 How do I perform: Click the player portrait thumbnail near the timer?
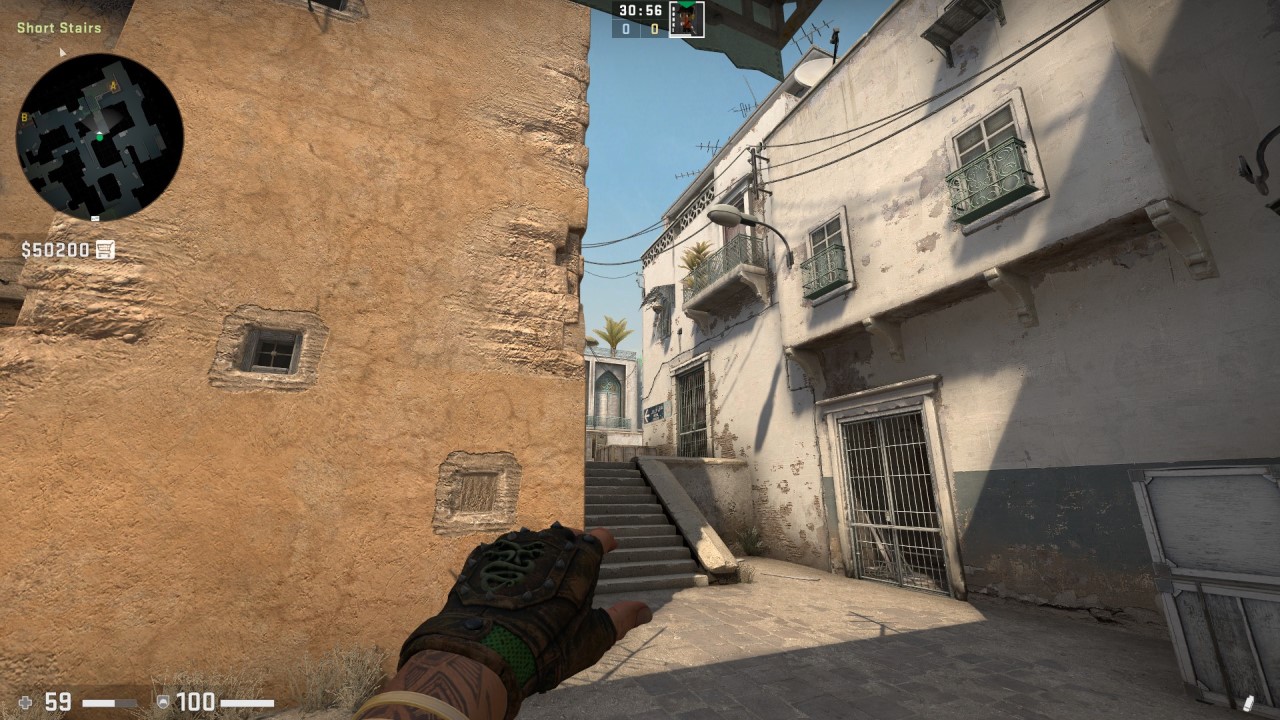[688, 19]
